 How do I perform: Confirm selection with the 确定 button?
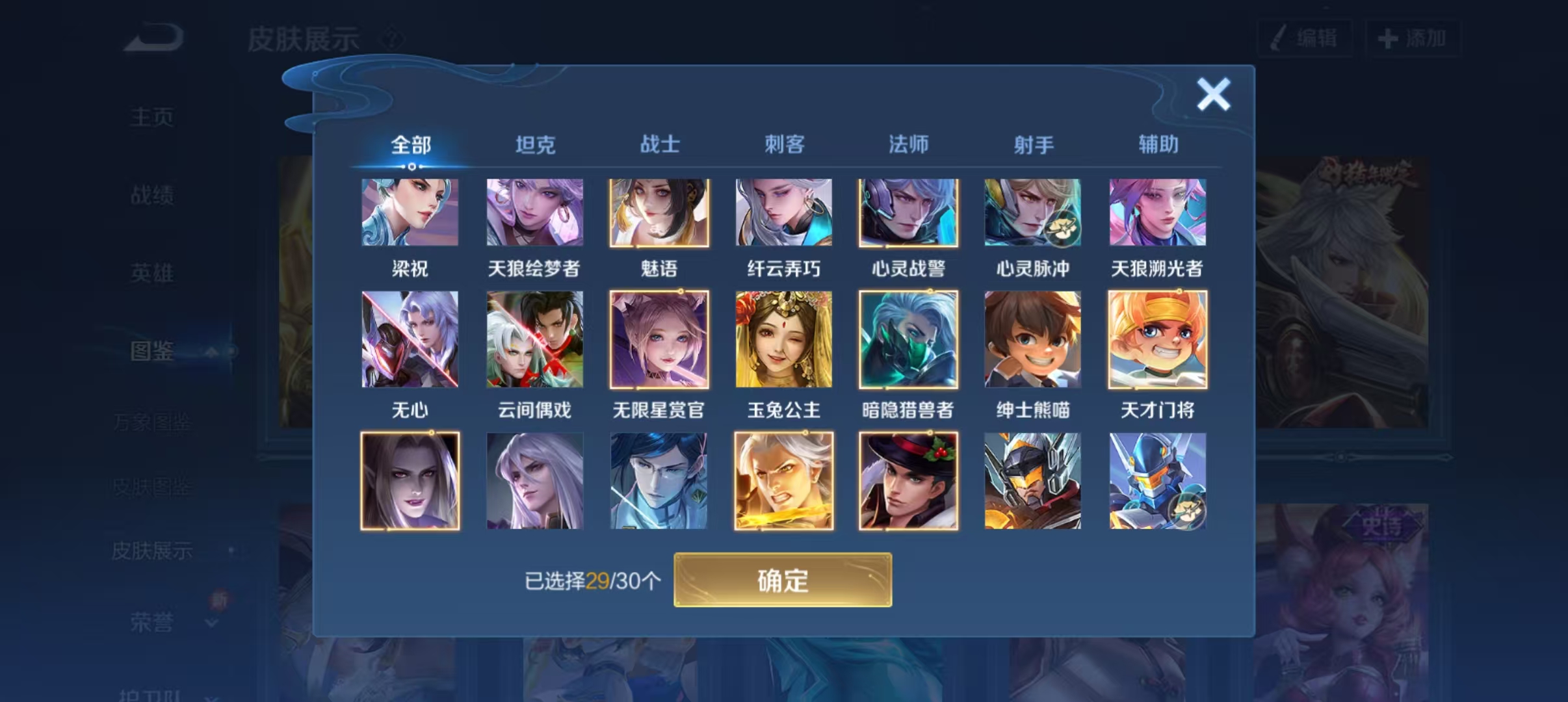pyautogui.click(x=783, y=580)
